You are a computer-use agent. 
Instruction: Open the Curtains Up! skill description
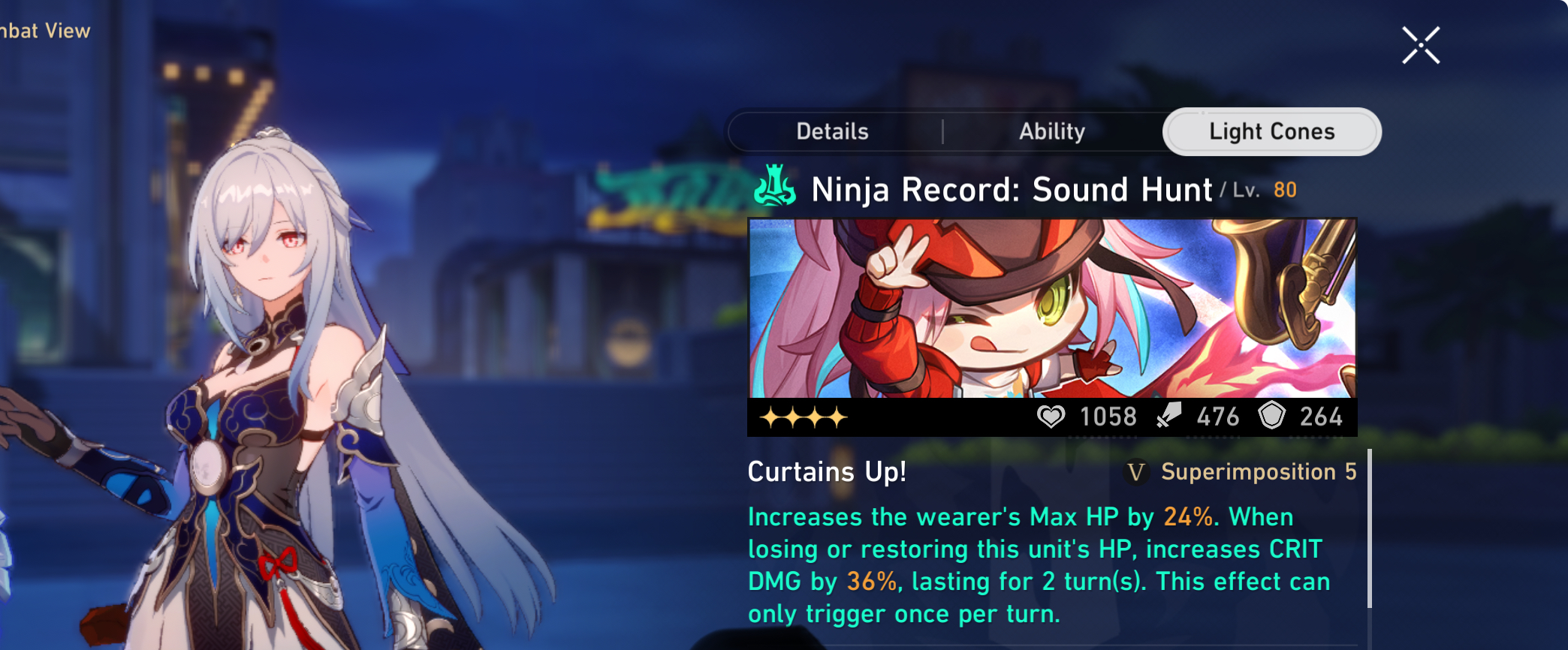coord(826,473)
